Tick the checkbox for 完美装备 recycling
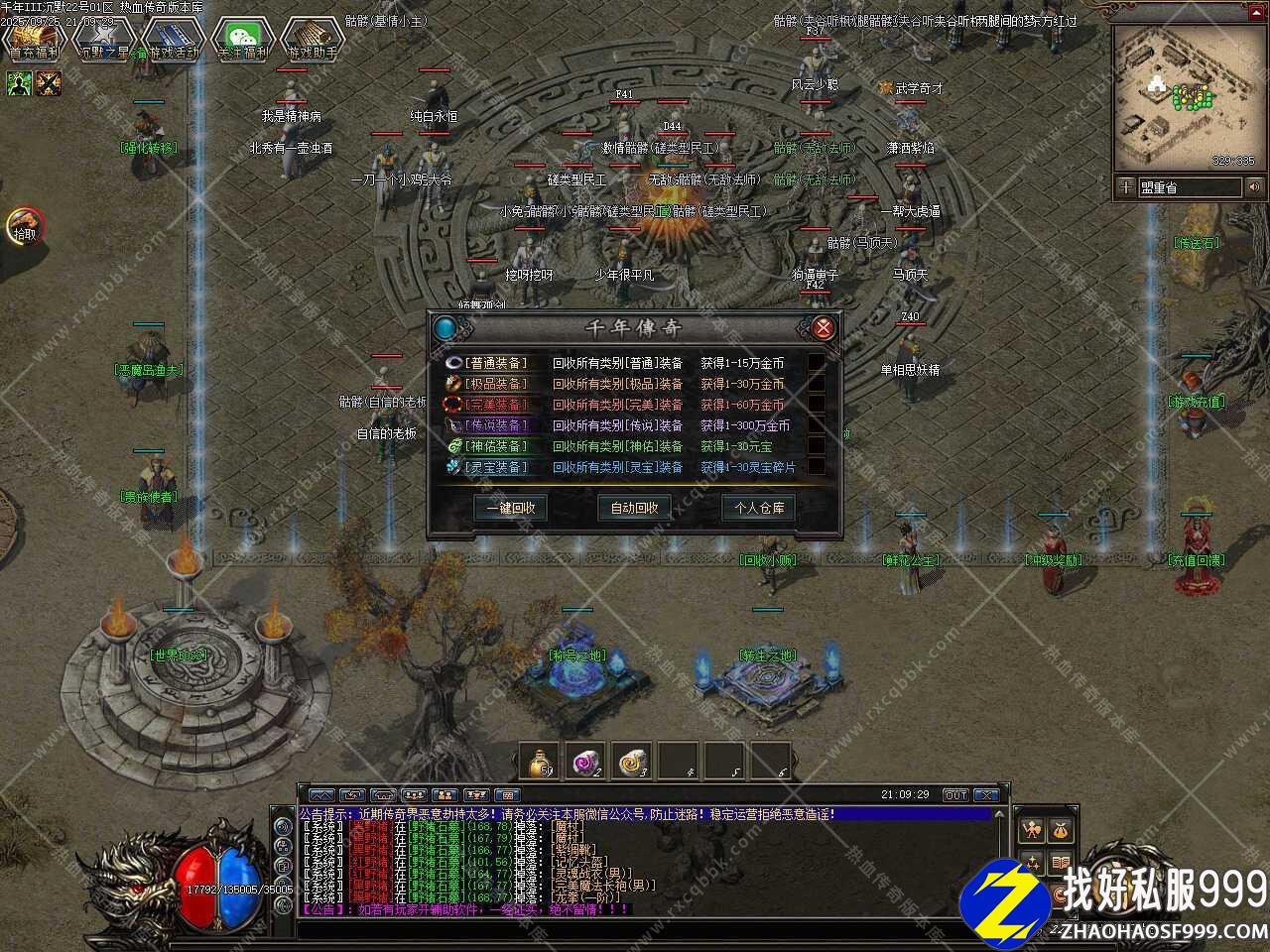The image size is (1270, 952). pyautogui.click(x=816, y=405)
